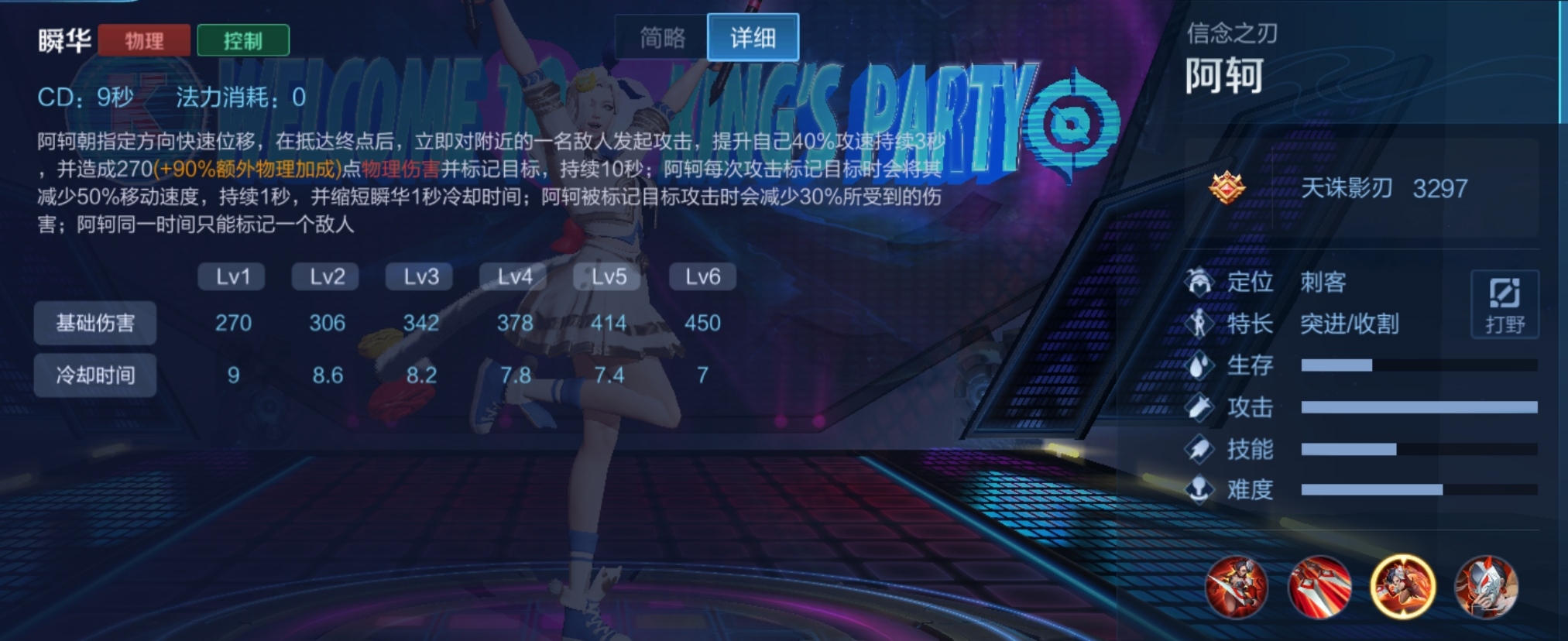
Task: Click the 特长 attribute icon
Action: pos(1199,324)
